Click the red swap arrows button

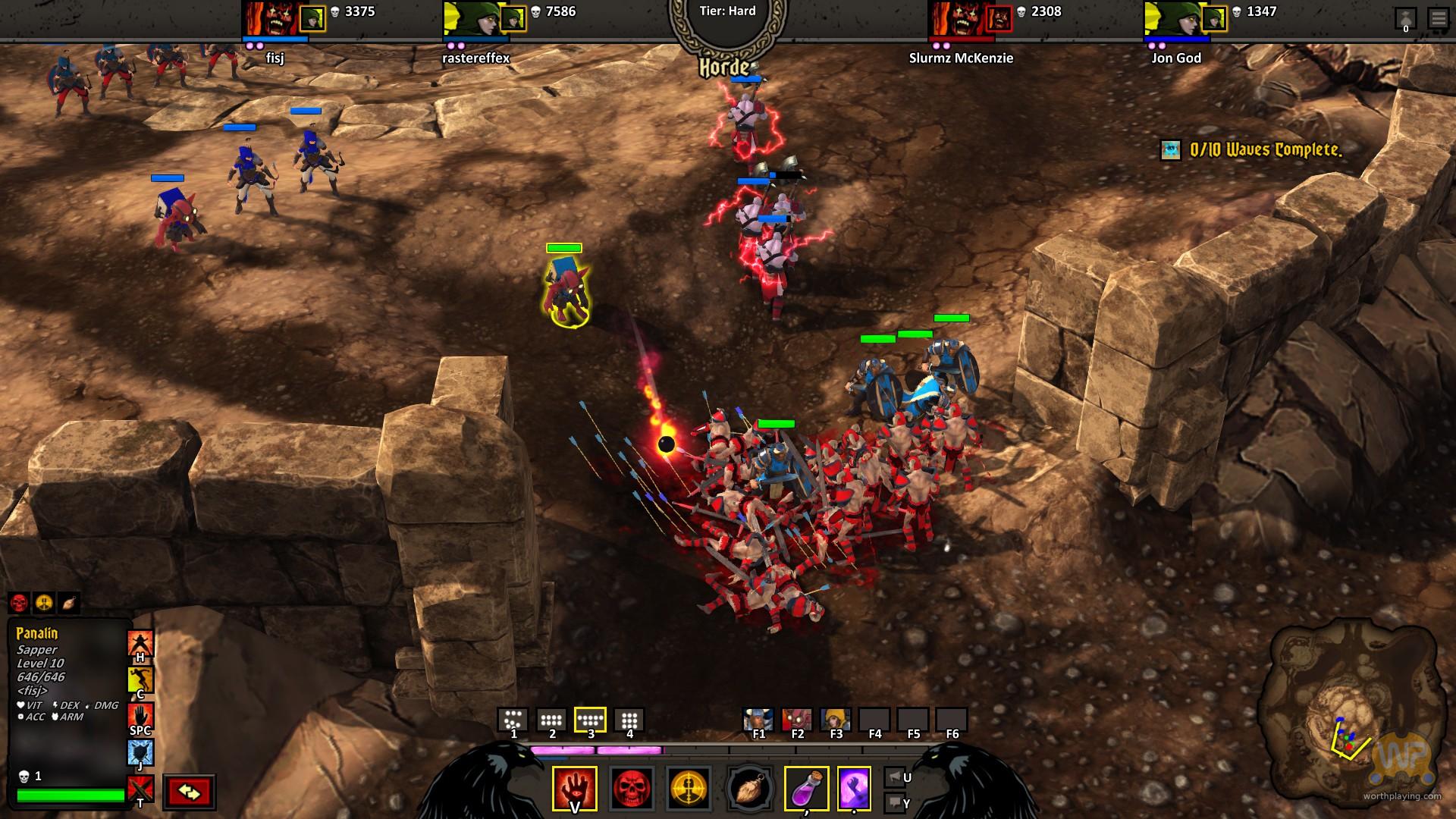(189, 792)
